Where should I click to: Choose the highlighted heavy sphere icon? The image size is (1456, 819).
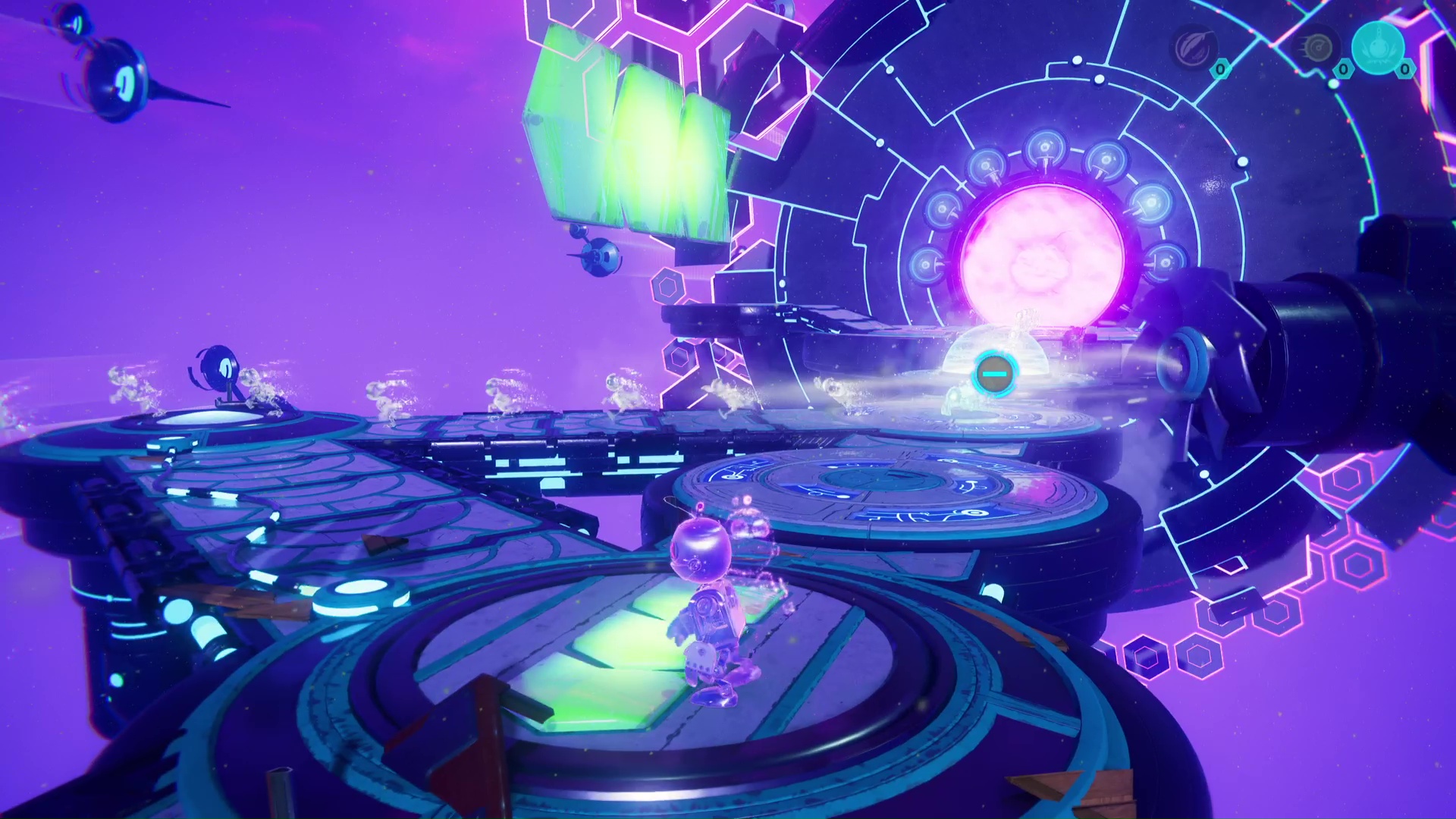[1377, 48]
